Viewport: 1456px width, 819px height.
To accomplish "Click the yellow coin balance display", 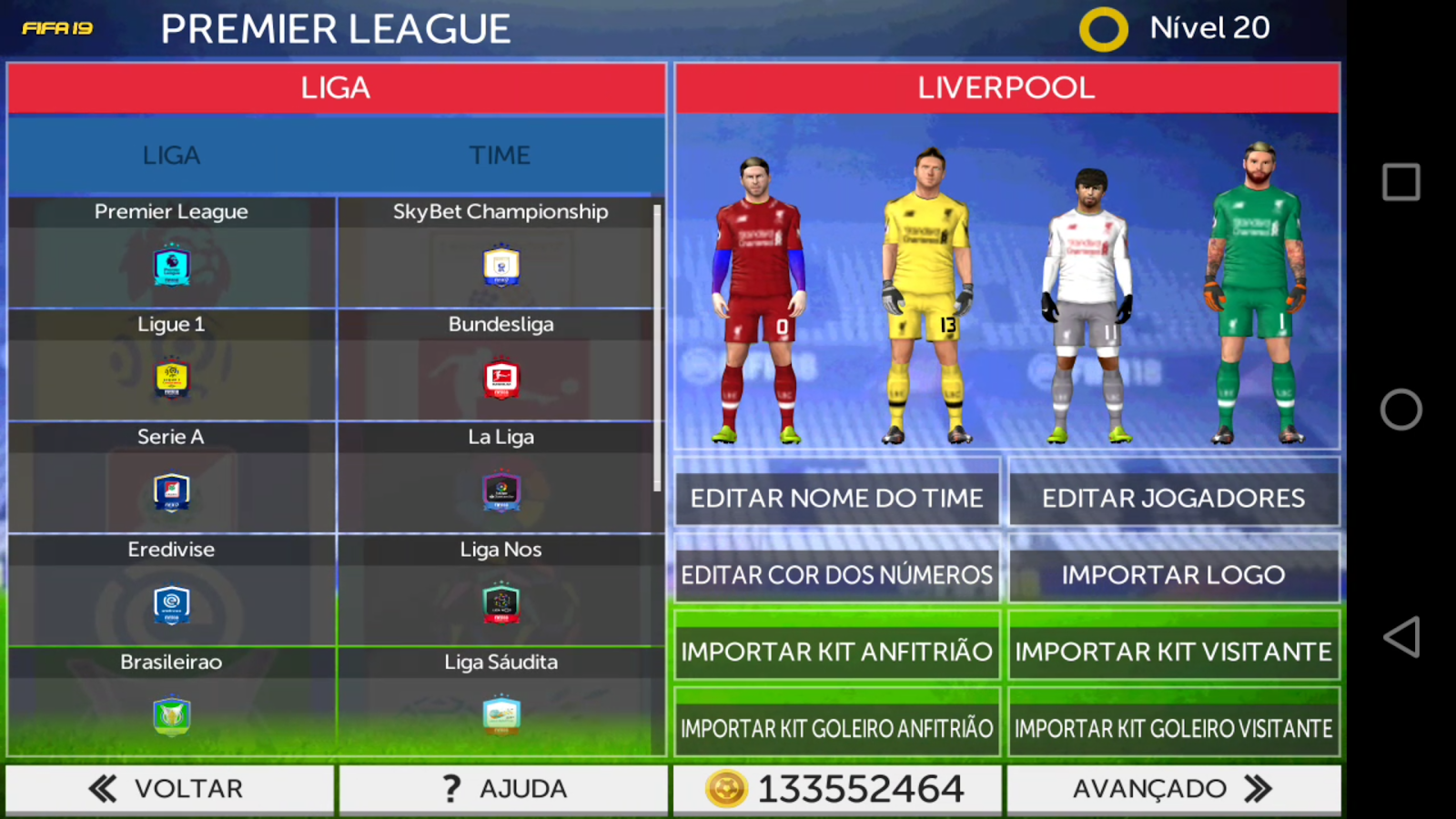I will [836, 788].
